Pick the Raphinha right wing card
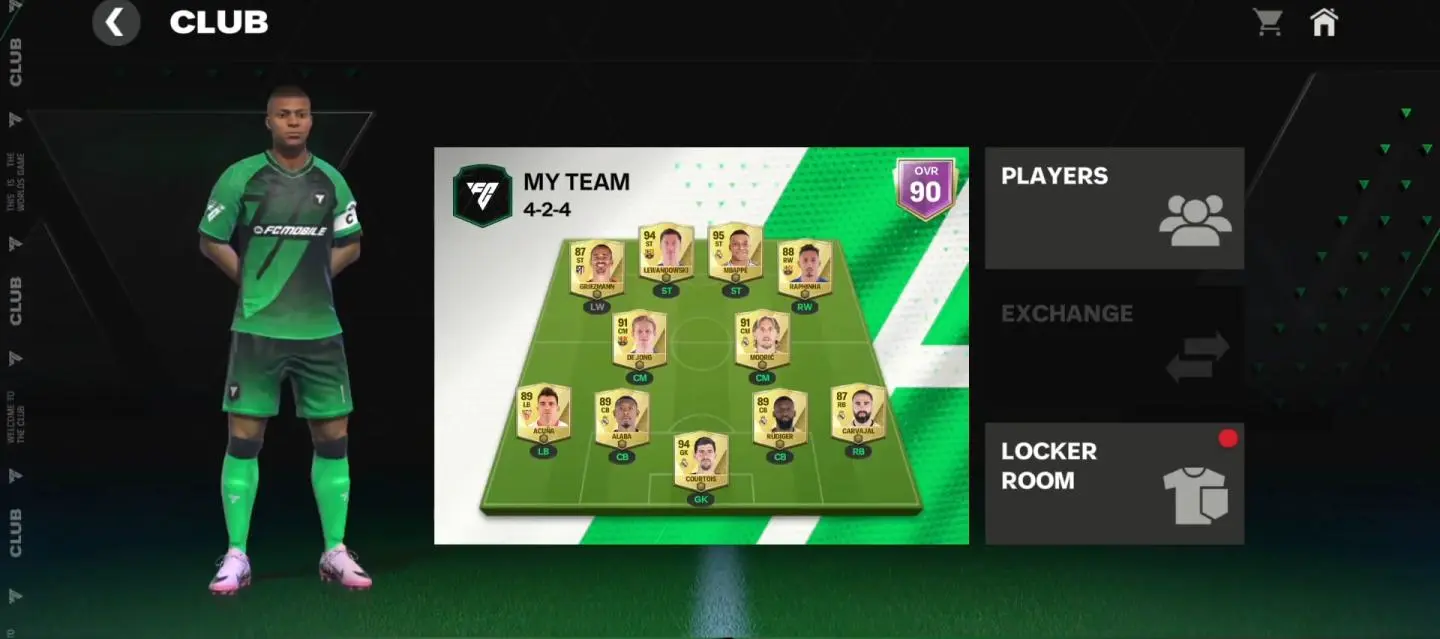Screen dimensions: 1440x639 tap(804, 268)
